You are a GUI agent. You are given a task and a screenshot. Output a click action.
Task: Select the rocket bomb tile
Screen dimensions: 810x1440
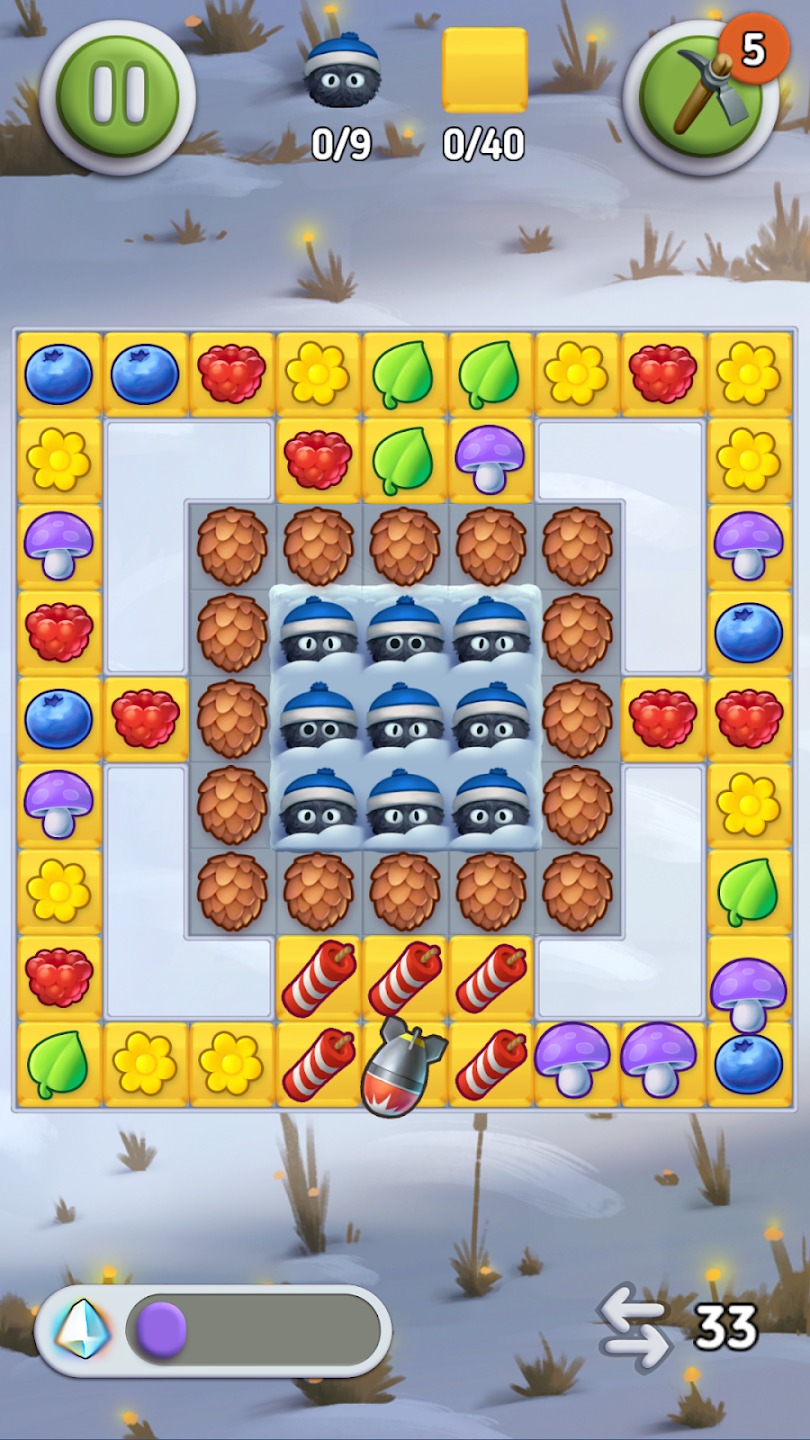404,1067
